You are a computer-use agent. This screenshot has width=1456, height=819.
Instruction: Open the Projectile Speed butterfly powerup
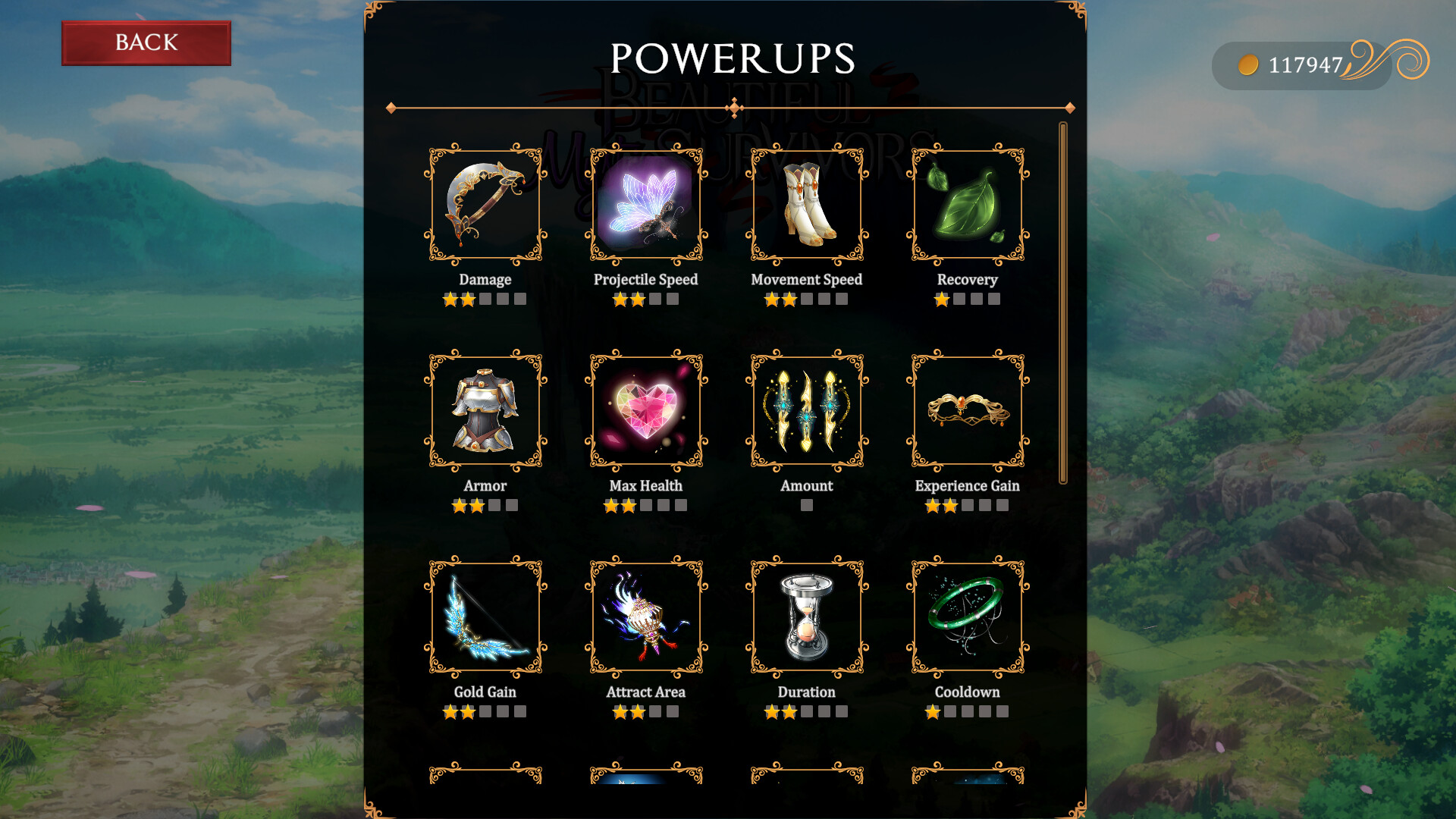coord(645,205)
